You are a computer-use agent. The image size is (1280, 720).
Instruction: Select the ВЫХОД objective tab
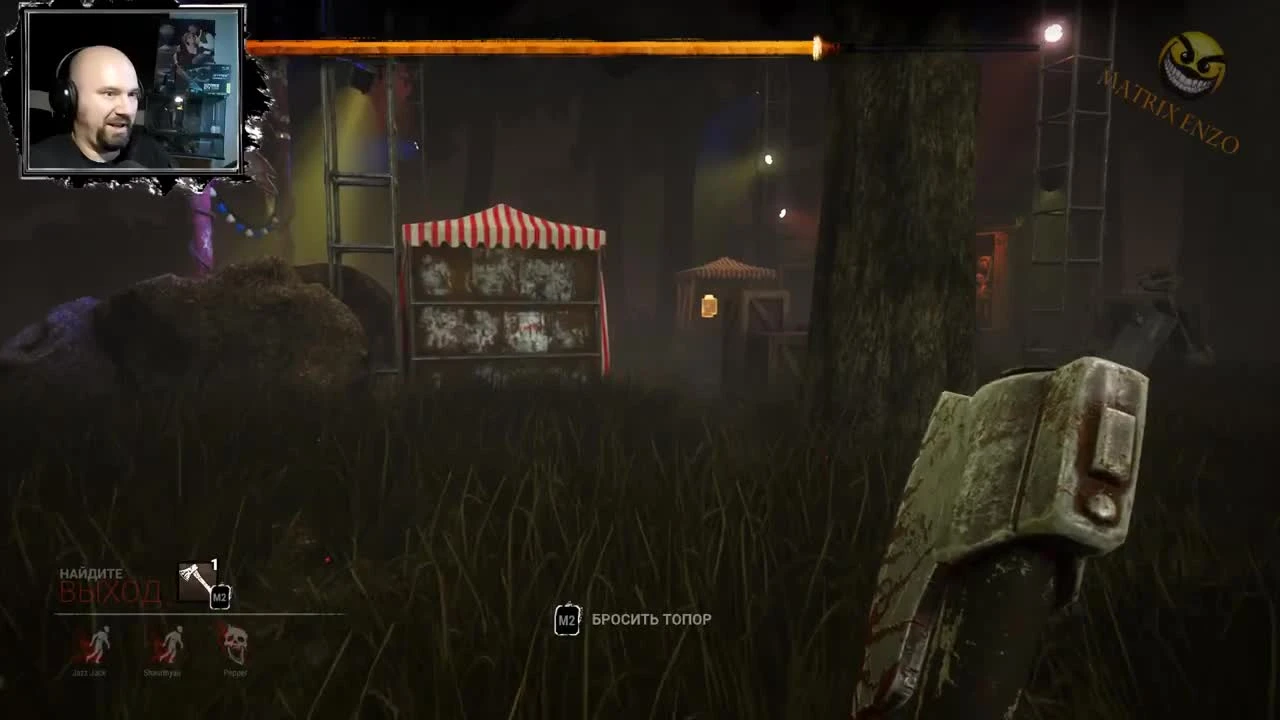(110, 594)
